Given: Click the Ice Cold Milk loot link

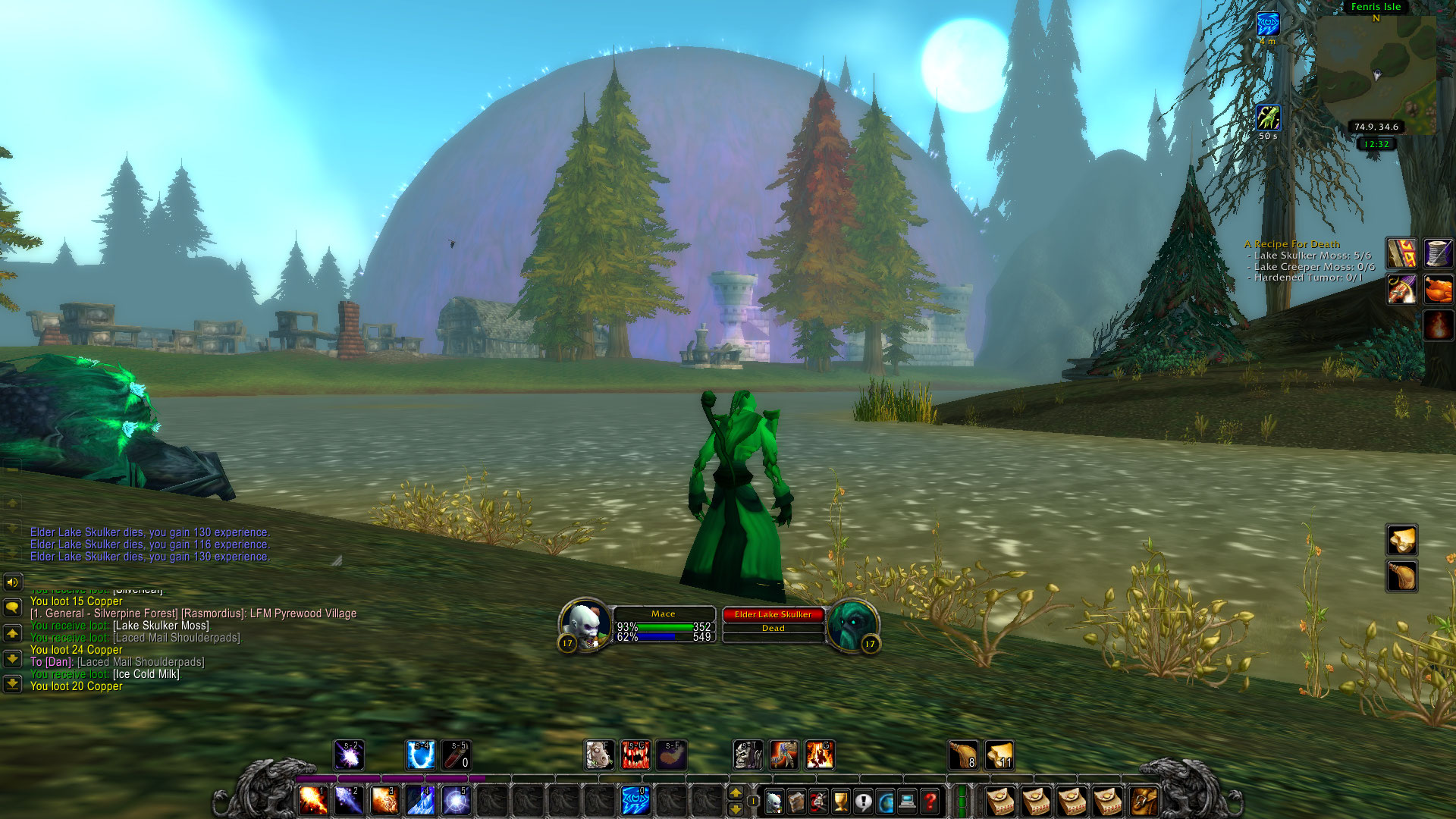Looking at the screenshot, I should coord(146,674).
